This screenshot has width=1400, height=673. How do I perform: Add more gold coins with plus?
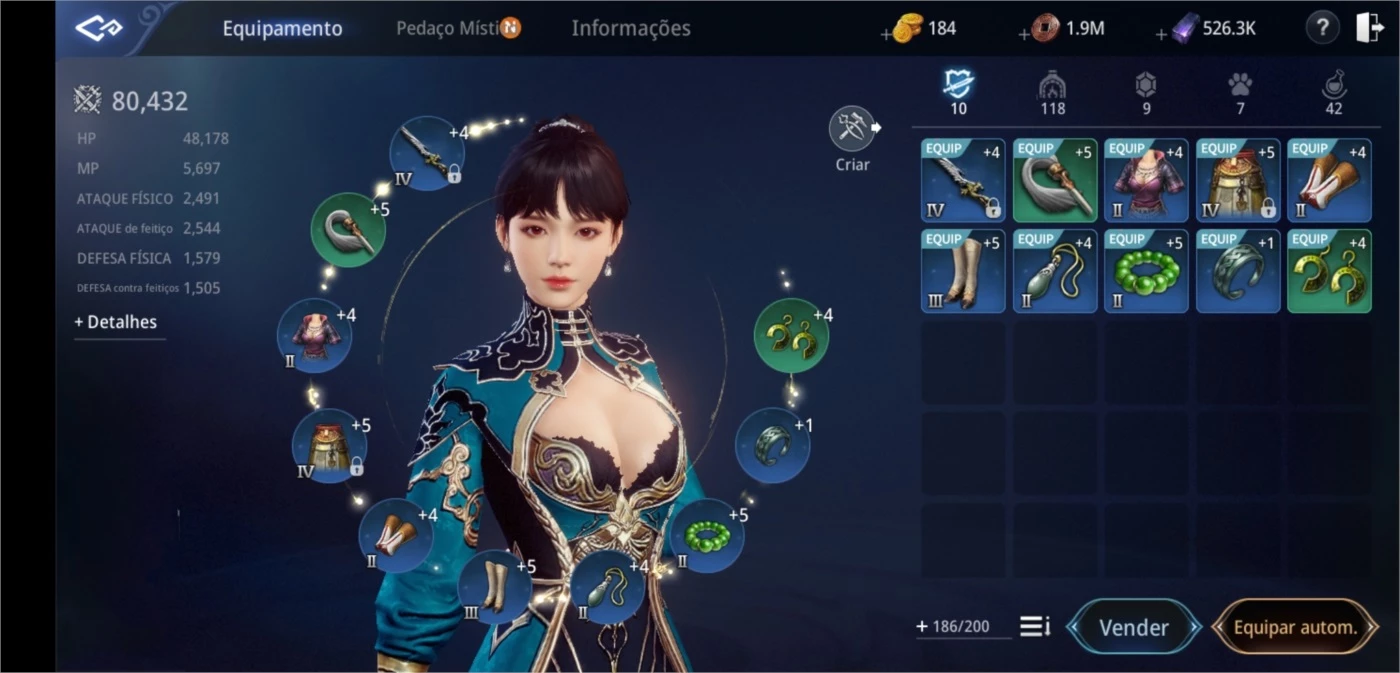[x=887, y=34]
